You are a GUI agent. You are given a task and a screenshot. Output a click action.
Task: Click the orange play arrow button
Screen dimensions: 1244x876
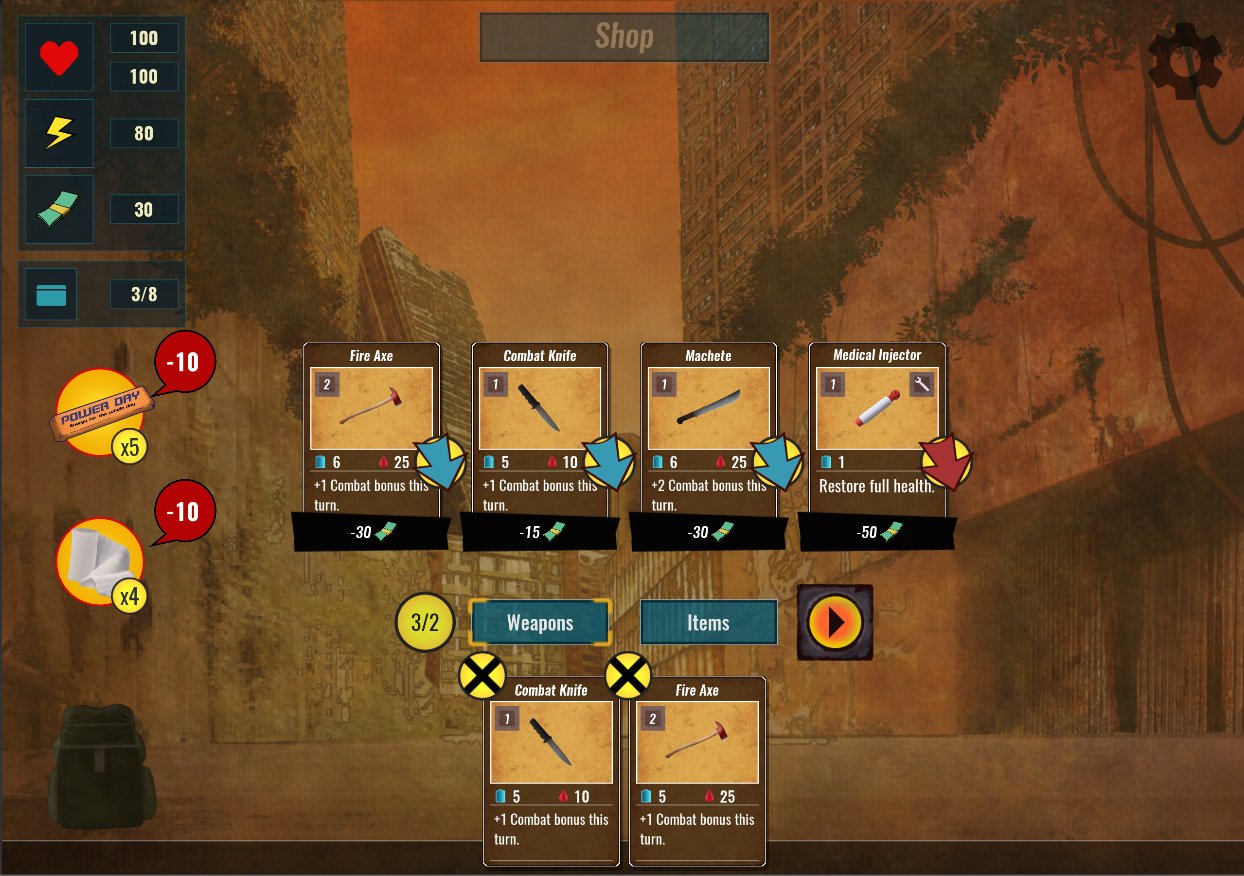[x=835, y=622]
